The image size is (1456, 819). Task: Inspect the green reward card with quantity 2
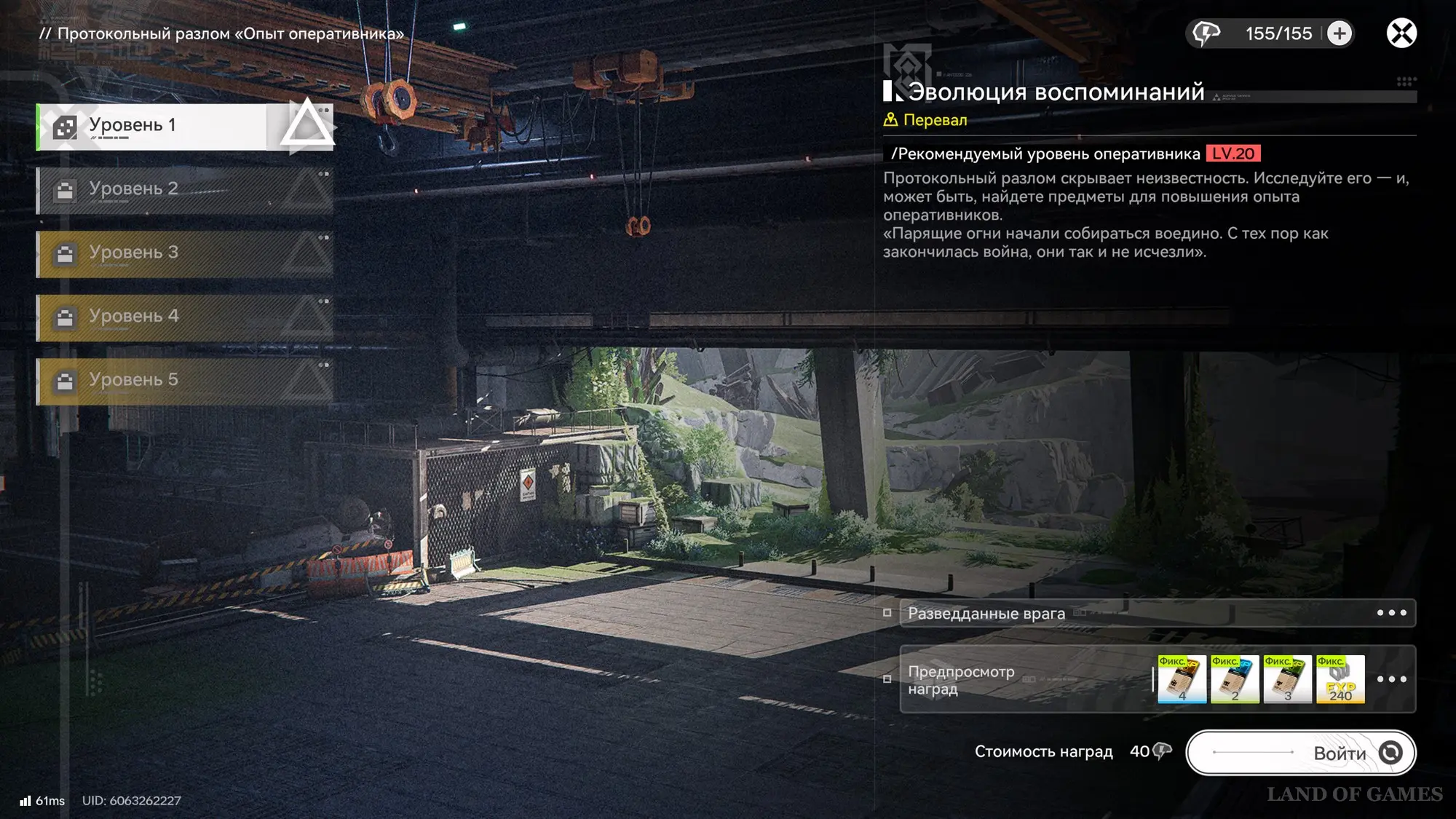coord(1235,679)
